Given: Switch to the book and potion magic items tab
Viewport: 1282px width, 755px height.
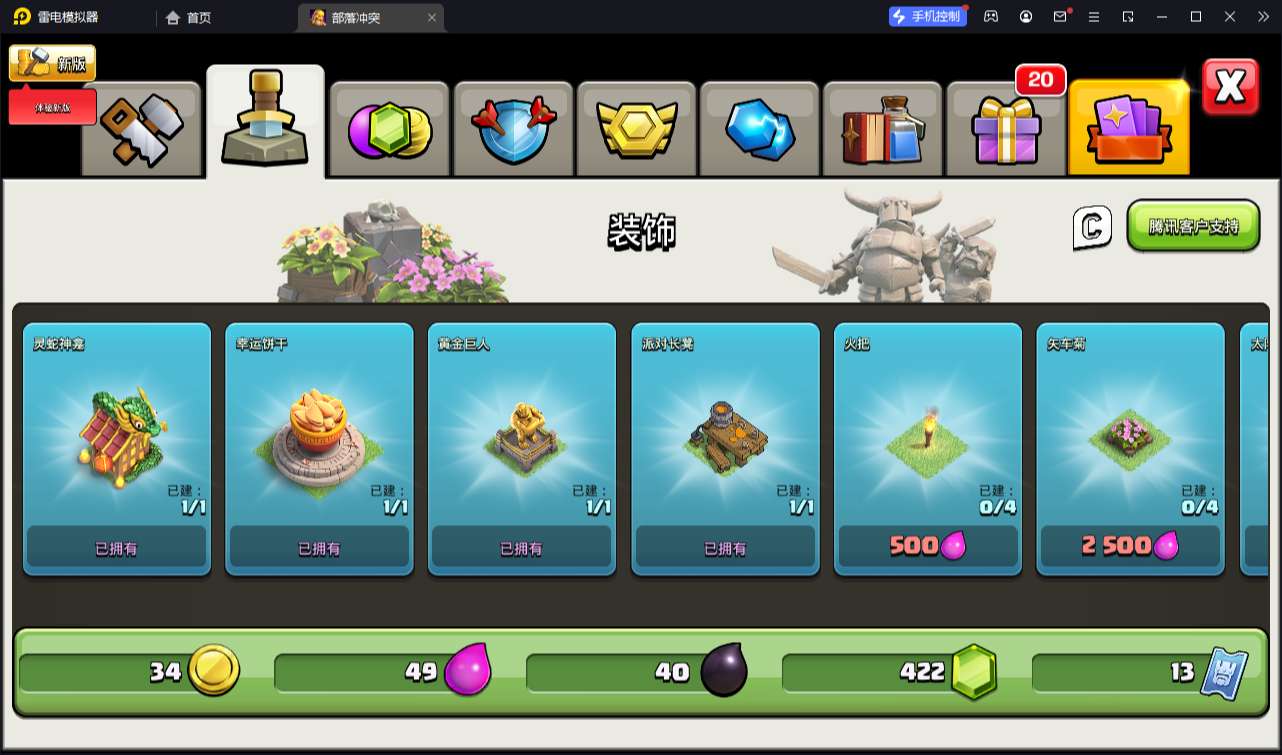Looking at the screenshot, I should 884,130.
